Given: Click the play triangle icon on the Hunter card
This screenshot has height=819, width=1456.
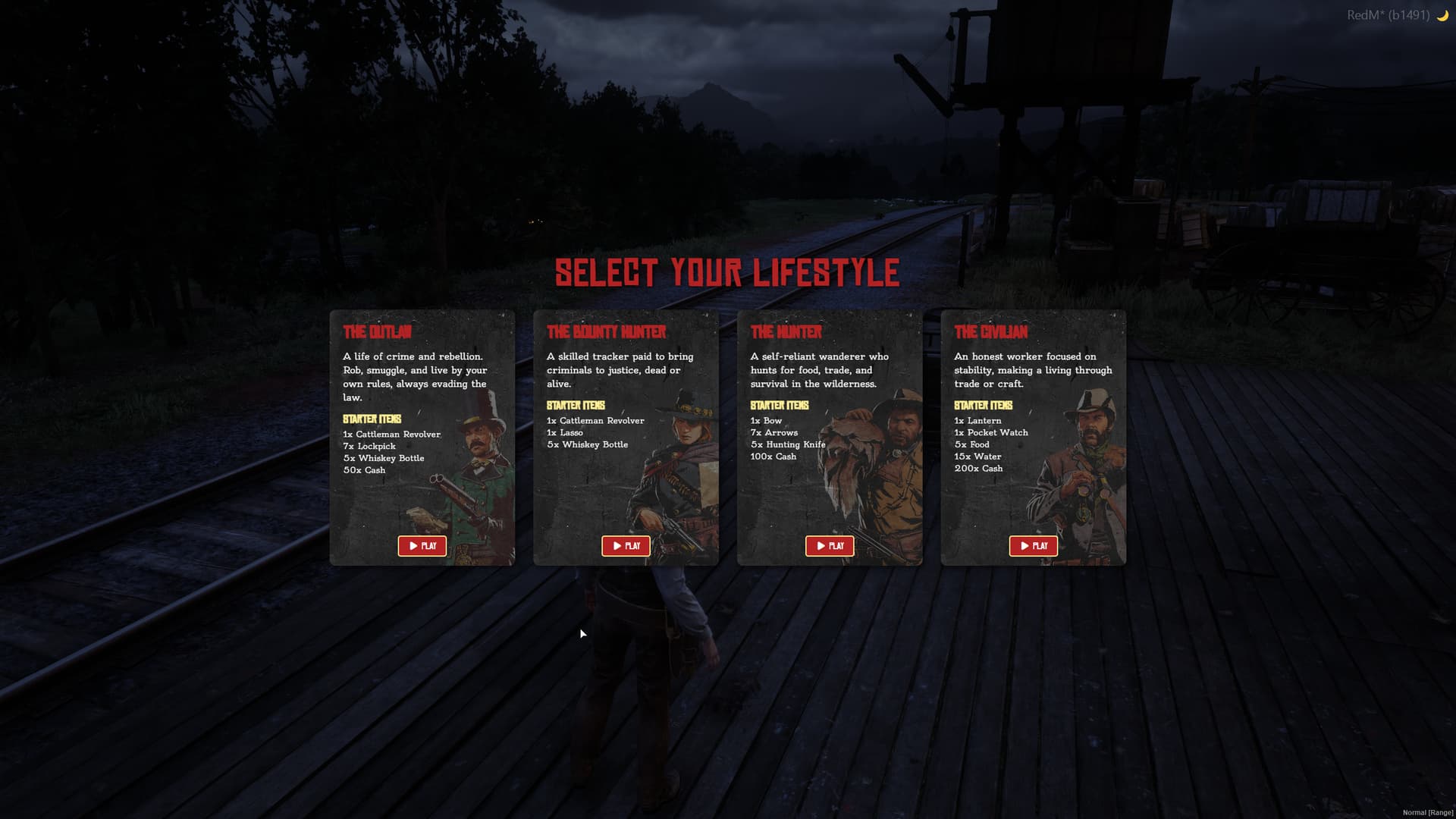Looking at the screenshot, I should [x=820, y=545].
